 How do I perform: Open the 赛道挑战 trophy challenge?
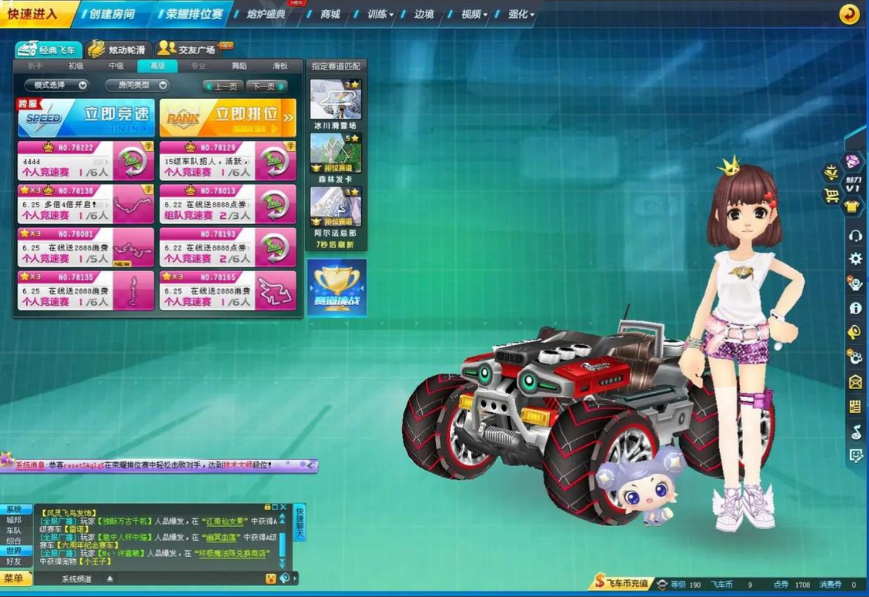[336, 287]
